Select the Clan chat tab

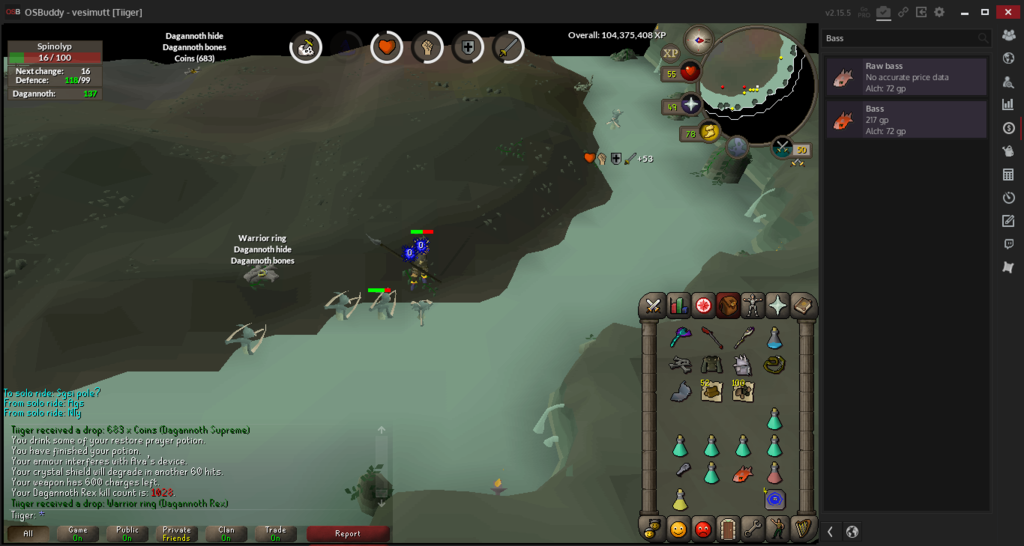[x=225, y=534]
